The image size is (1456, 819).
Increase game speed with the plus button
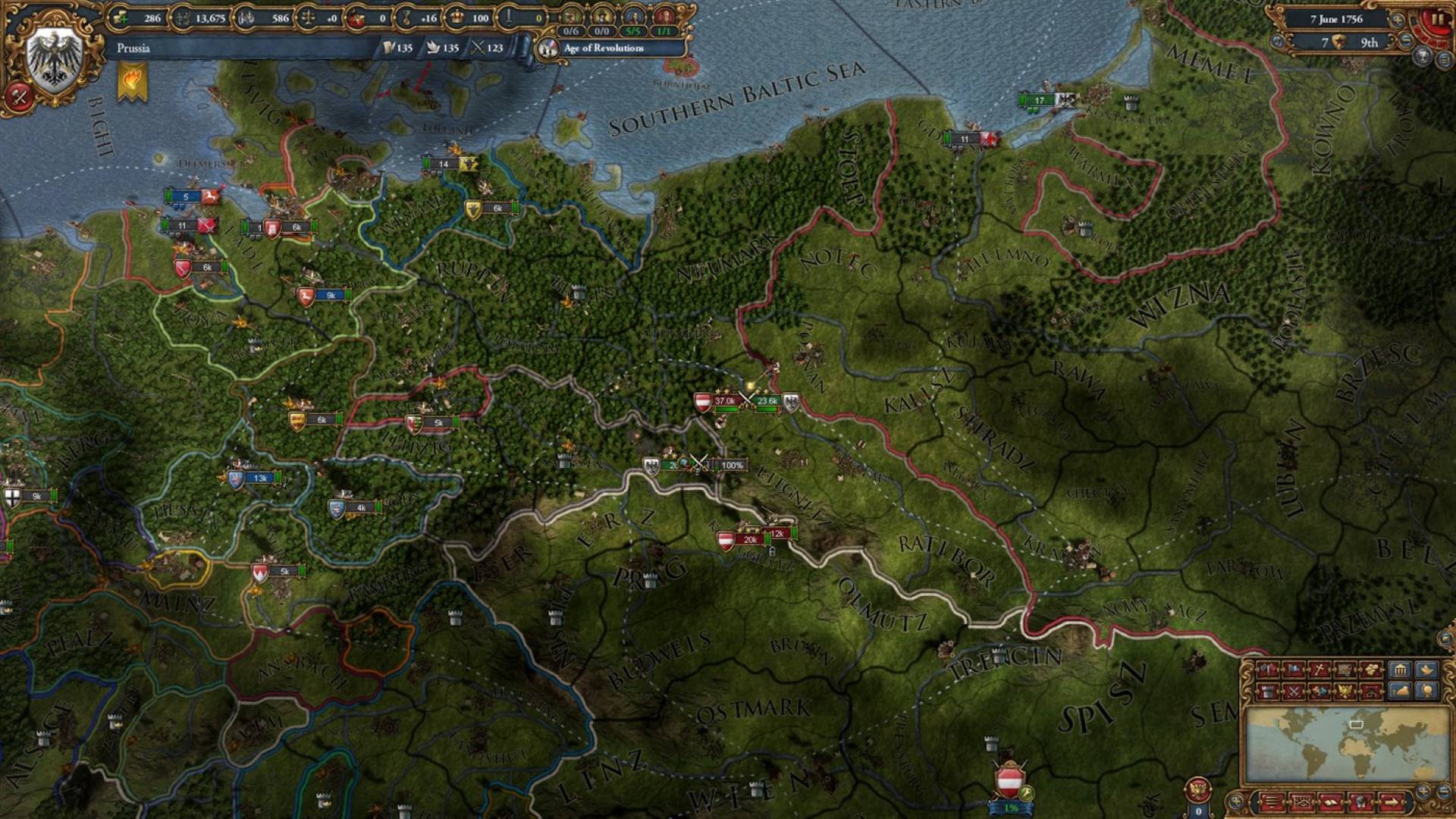(1398, 20)
